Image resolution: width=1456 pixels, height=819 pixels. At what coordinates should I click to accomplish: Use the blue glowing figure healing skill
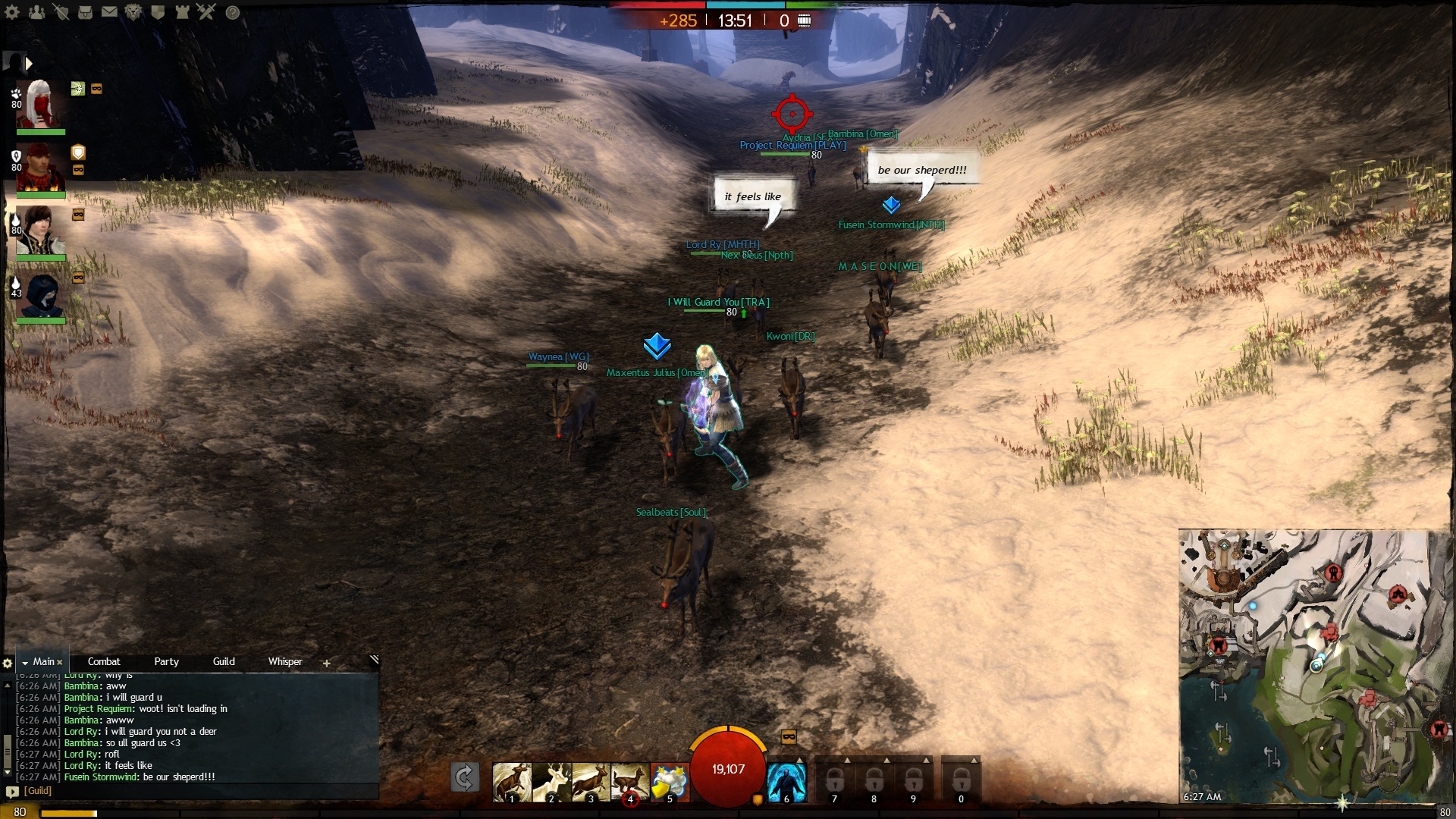[x=786, y=781]
